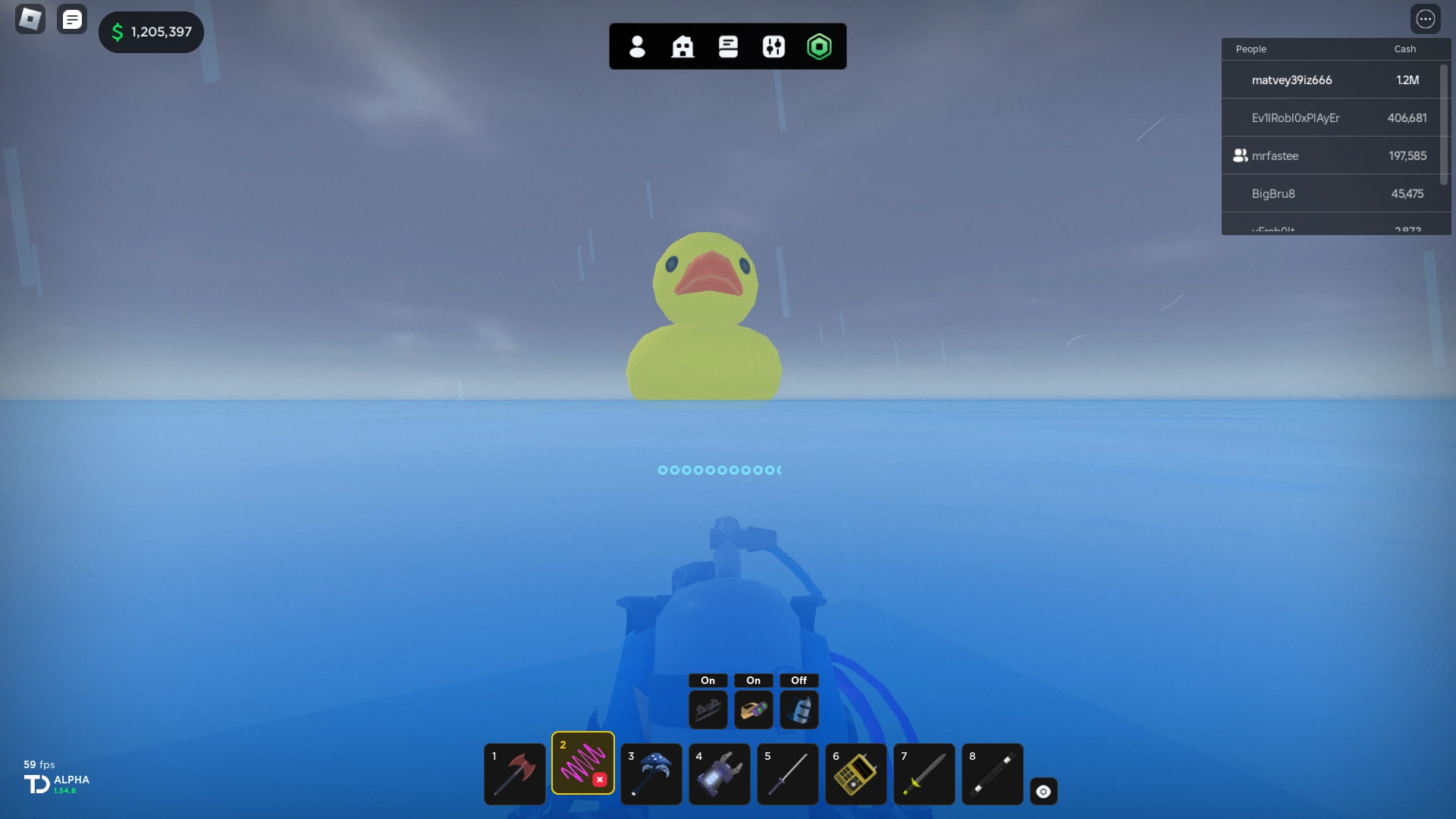
Task: Select the katana in hotbar slot 5
Action: [787, 774]
